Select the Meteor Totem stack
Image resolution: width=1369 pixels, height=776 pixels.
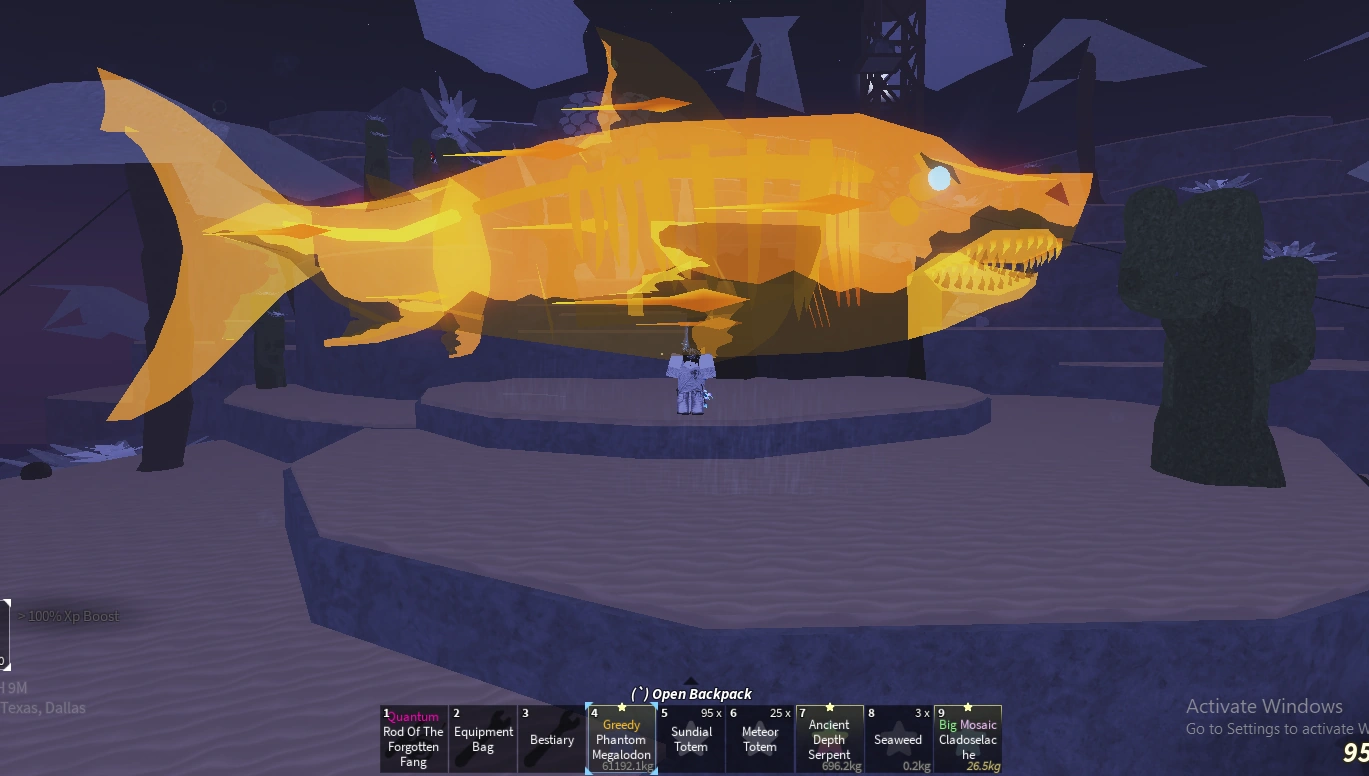click(x=759, y=740)
